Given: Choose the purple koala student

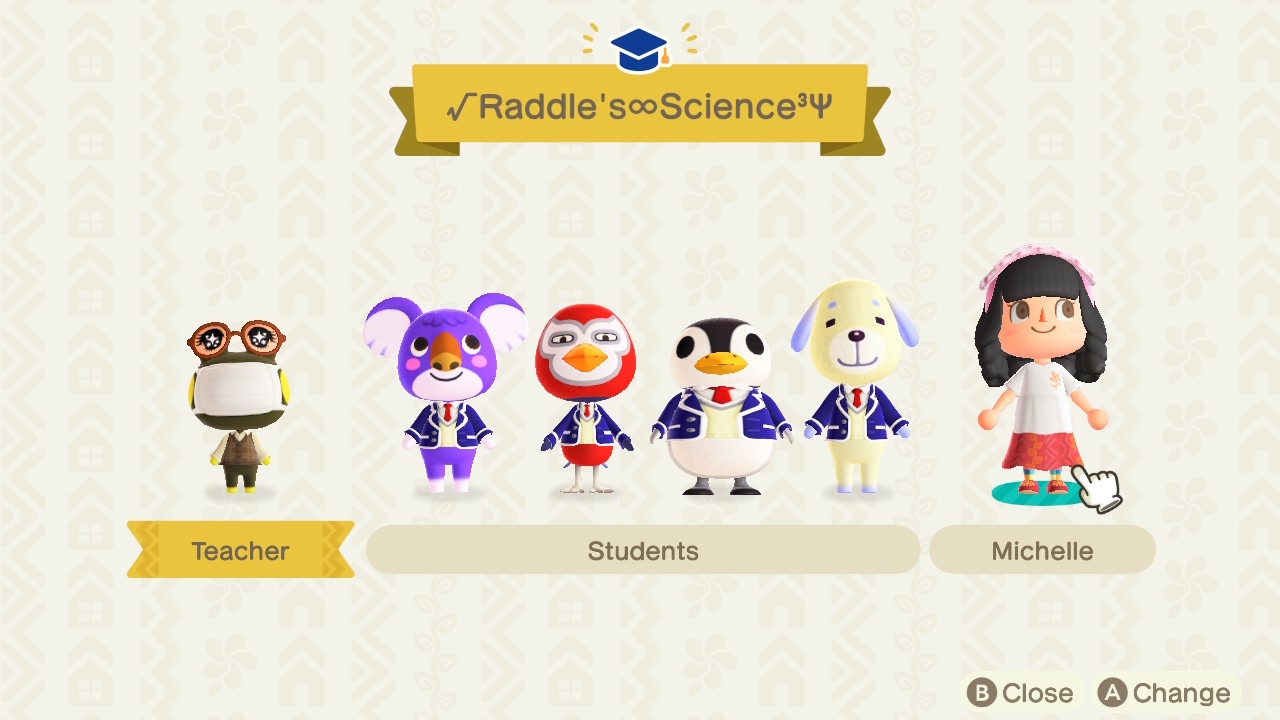Looking at the screenshot, I should click(446, 390).
